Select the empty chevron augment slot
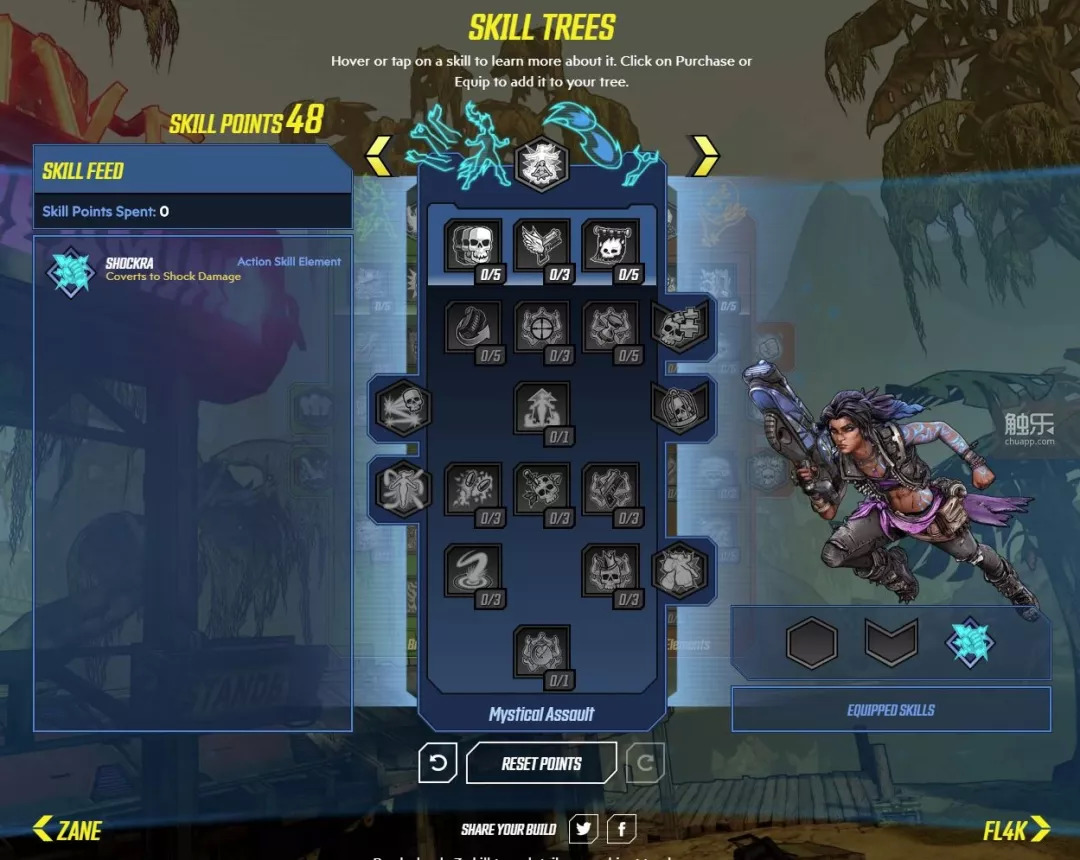 pos(891,642)
